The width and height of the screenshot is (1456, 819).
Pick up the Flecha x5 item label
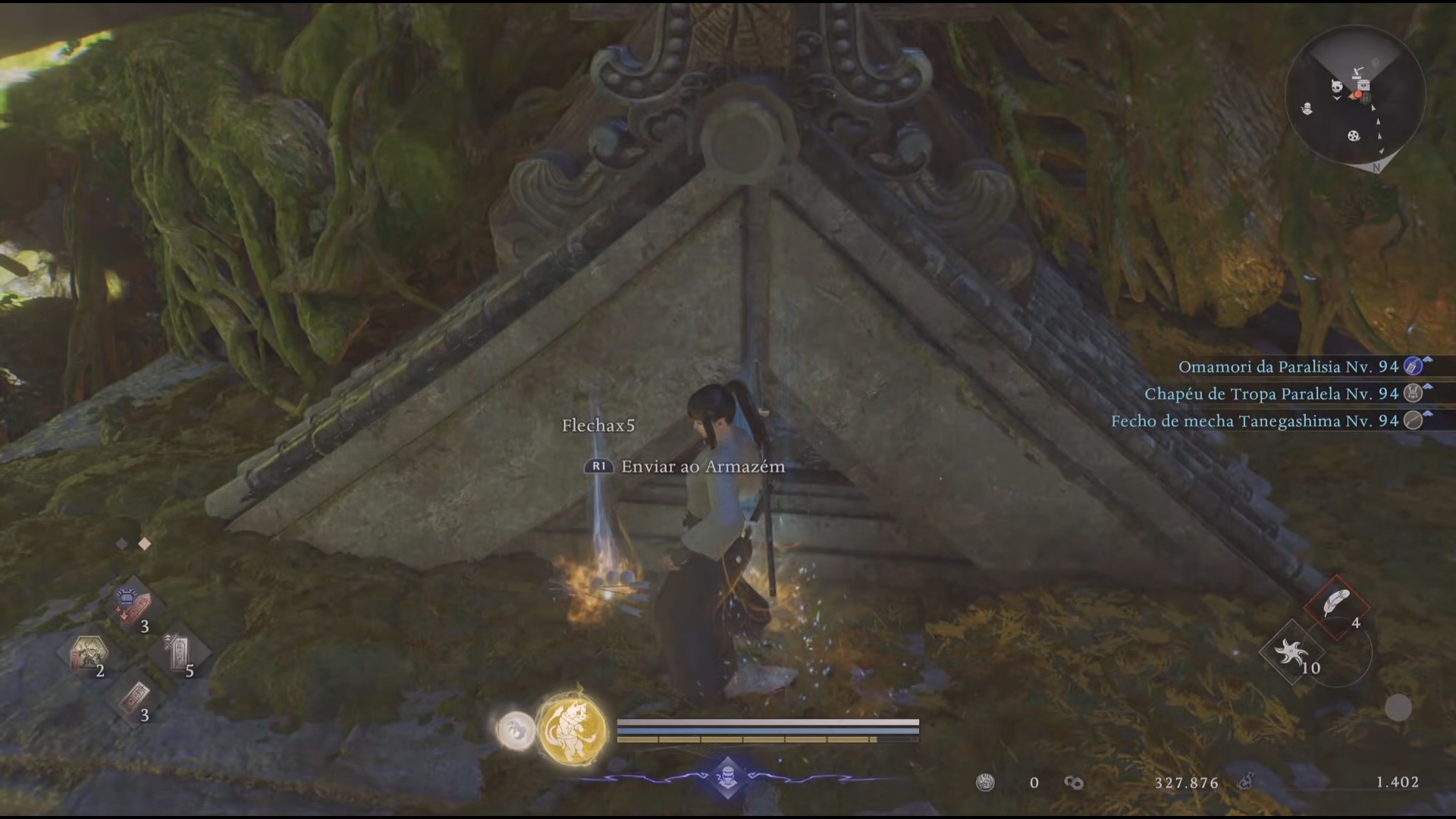pos(598,426)
